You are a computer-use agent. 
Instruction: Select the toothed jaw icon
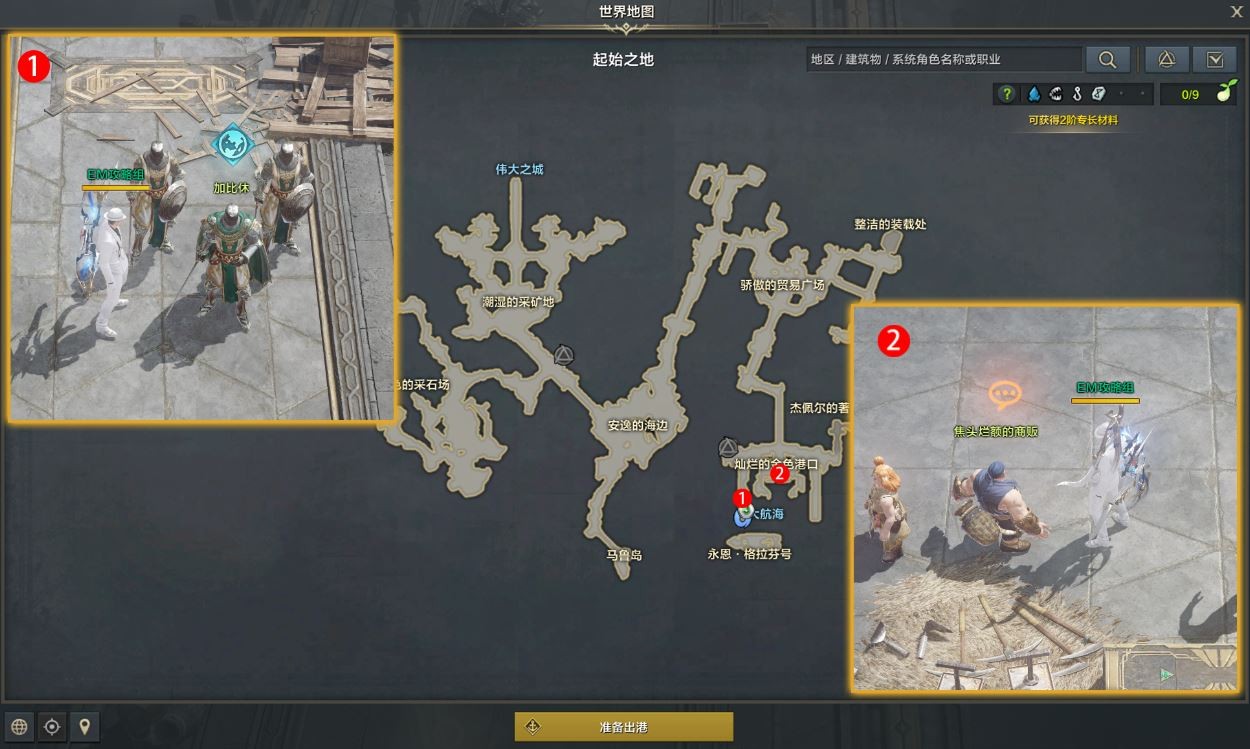pyautogui.click(x=1055, y=94)
